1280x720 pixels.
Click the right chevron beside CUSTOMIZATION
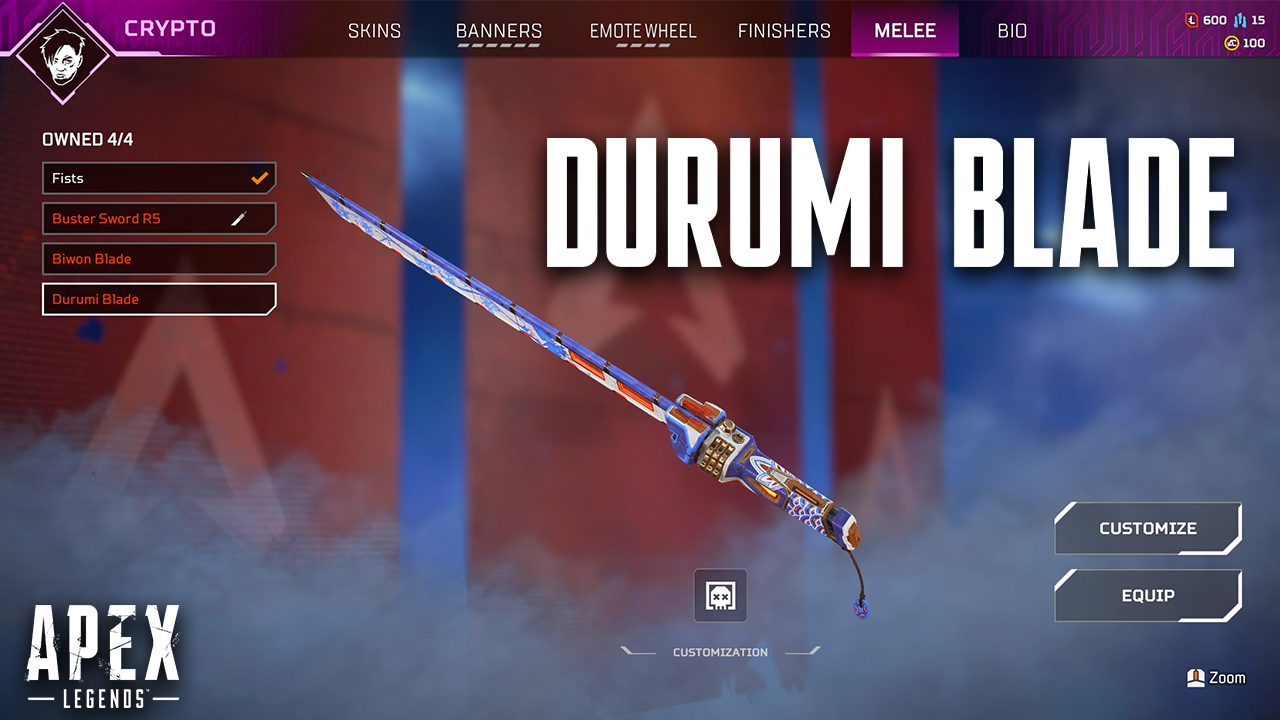pos(800,651)
